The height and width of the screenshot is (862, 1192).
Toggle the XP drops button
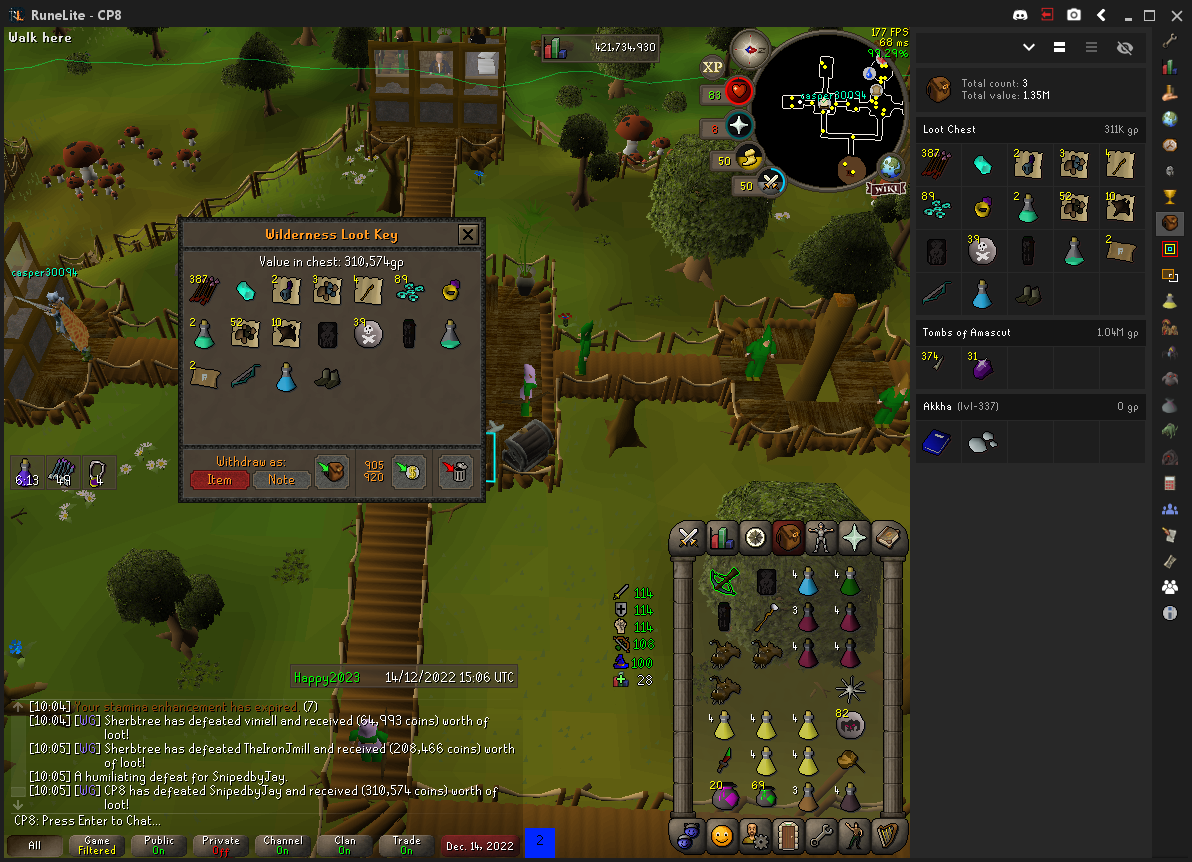712,67
